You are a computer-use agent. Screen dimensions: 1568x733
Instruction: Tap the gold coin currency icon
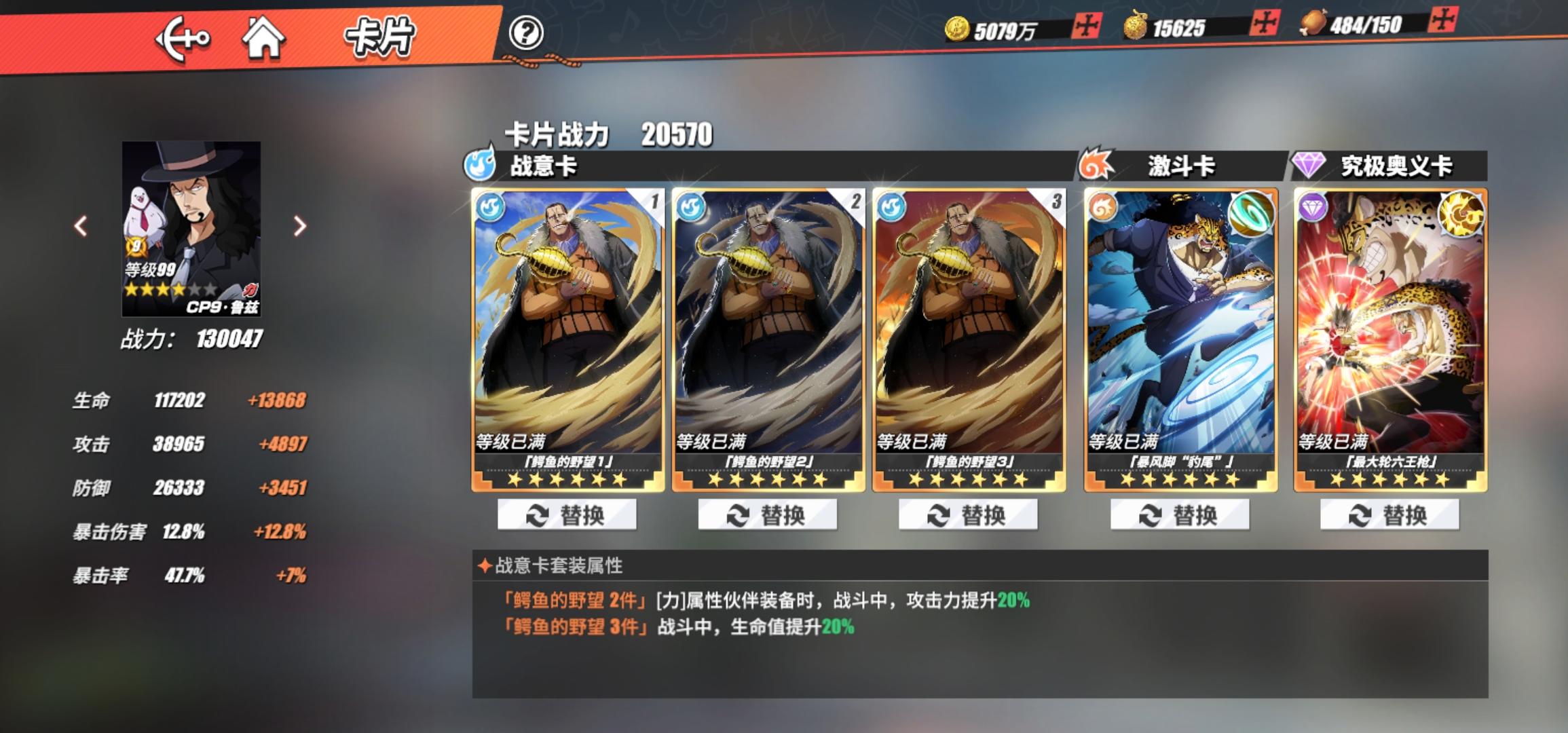point(958,28)
